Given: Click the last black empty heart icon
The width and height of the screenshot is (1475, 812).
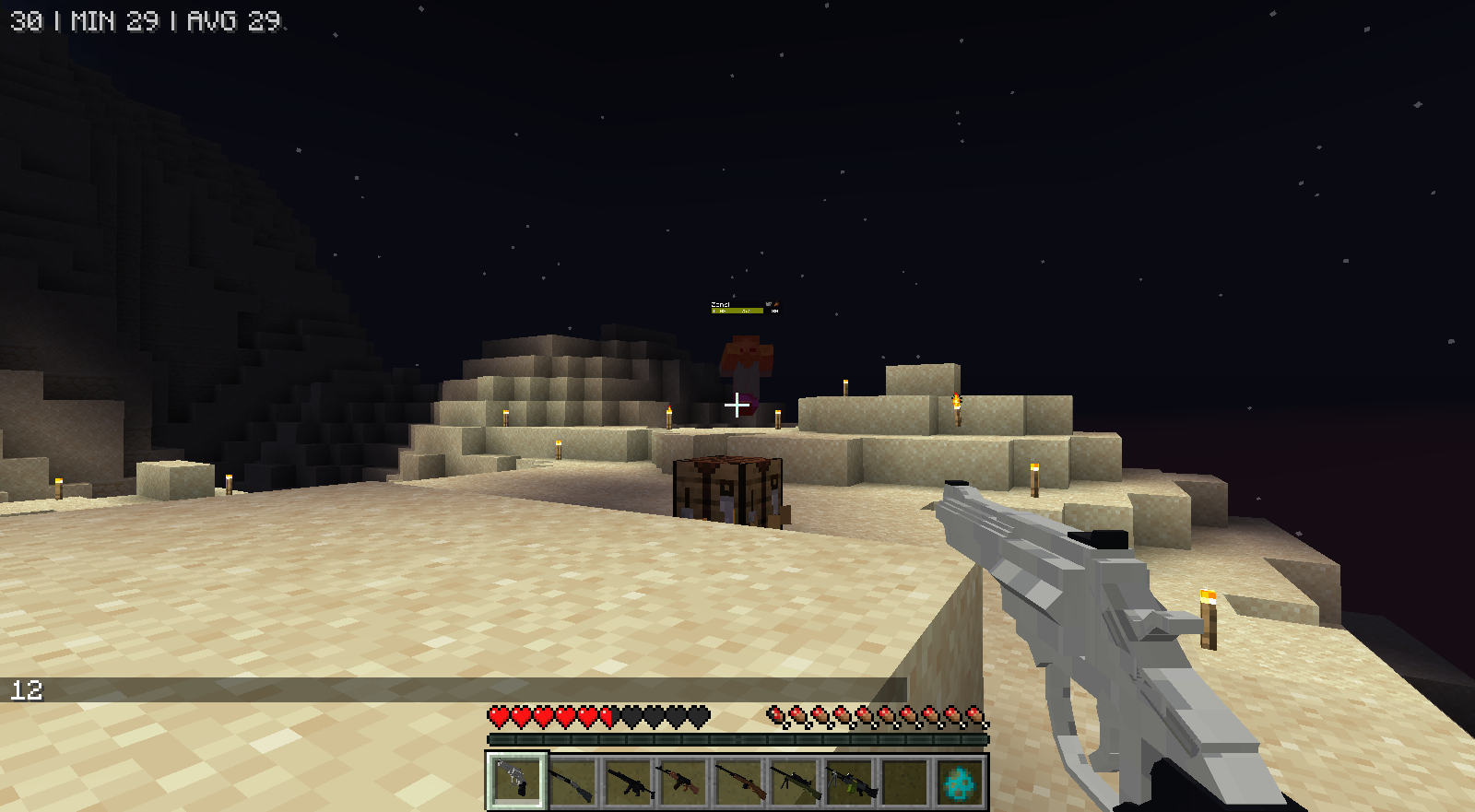Looking at the screenshot, I should point(698,714).
